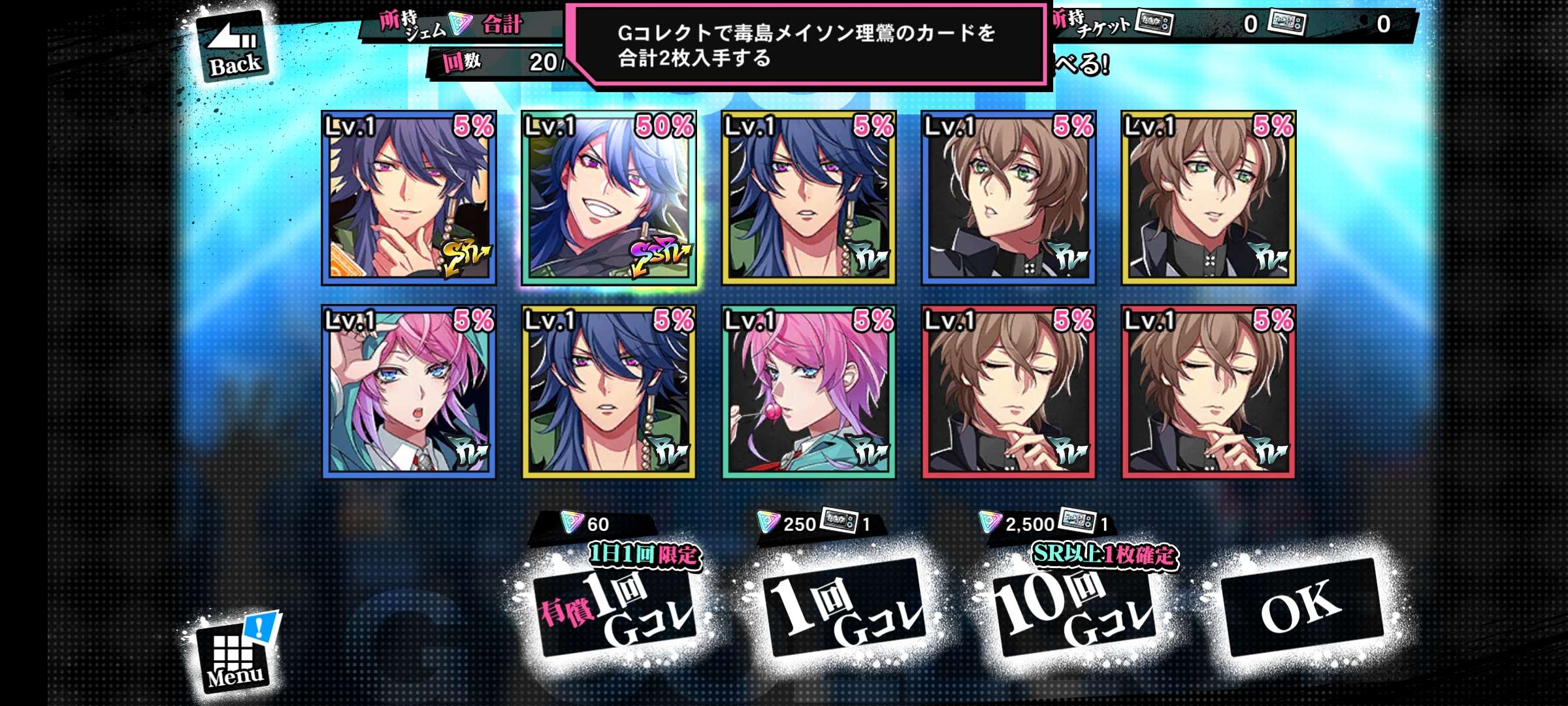The width and height of the screenshot is (1568, 706).
Task: Pick the yellow-framed green-eyed brown-haired card
Action: pyautogui.click(x=1209, y=198)
